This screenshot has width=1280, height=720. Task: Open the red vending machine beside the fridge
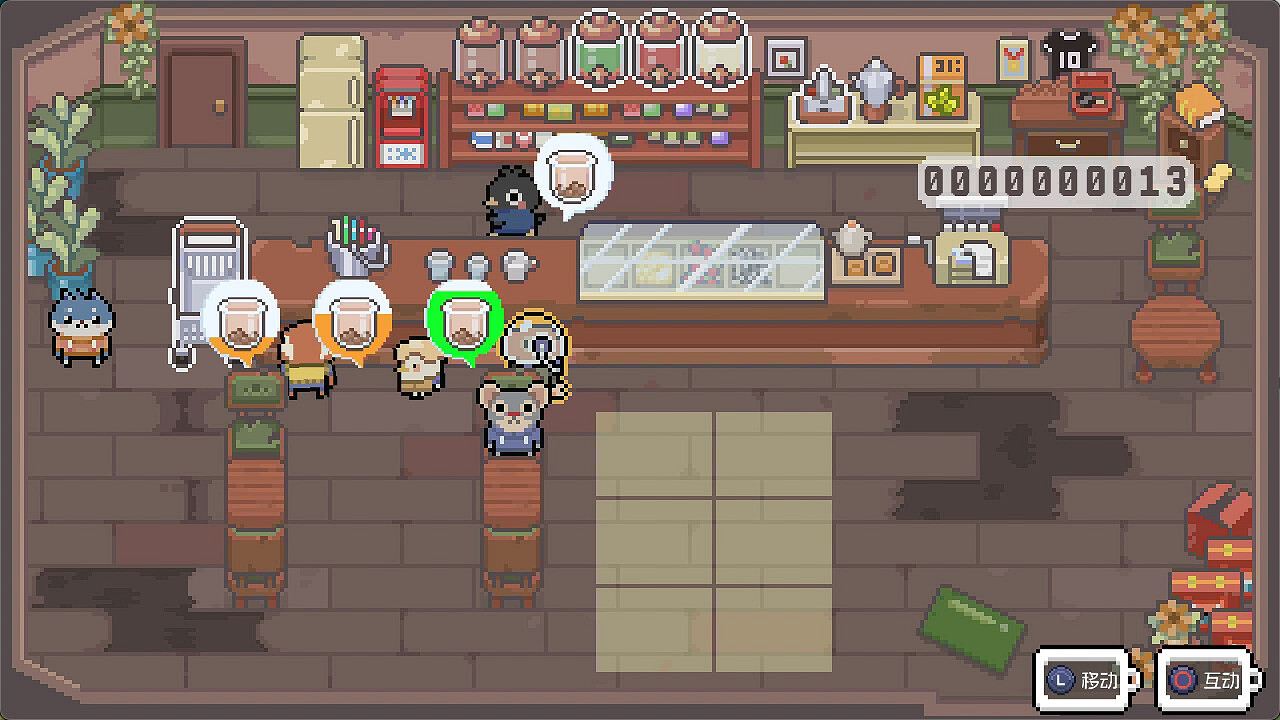pos(400,115)
